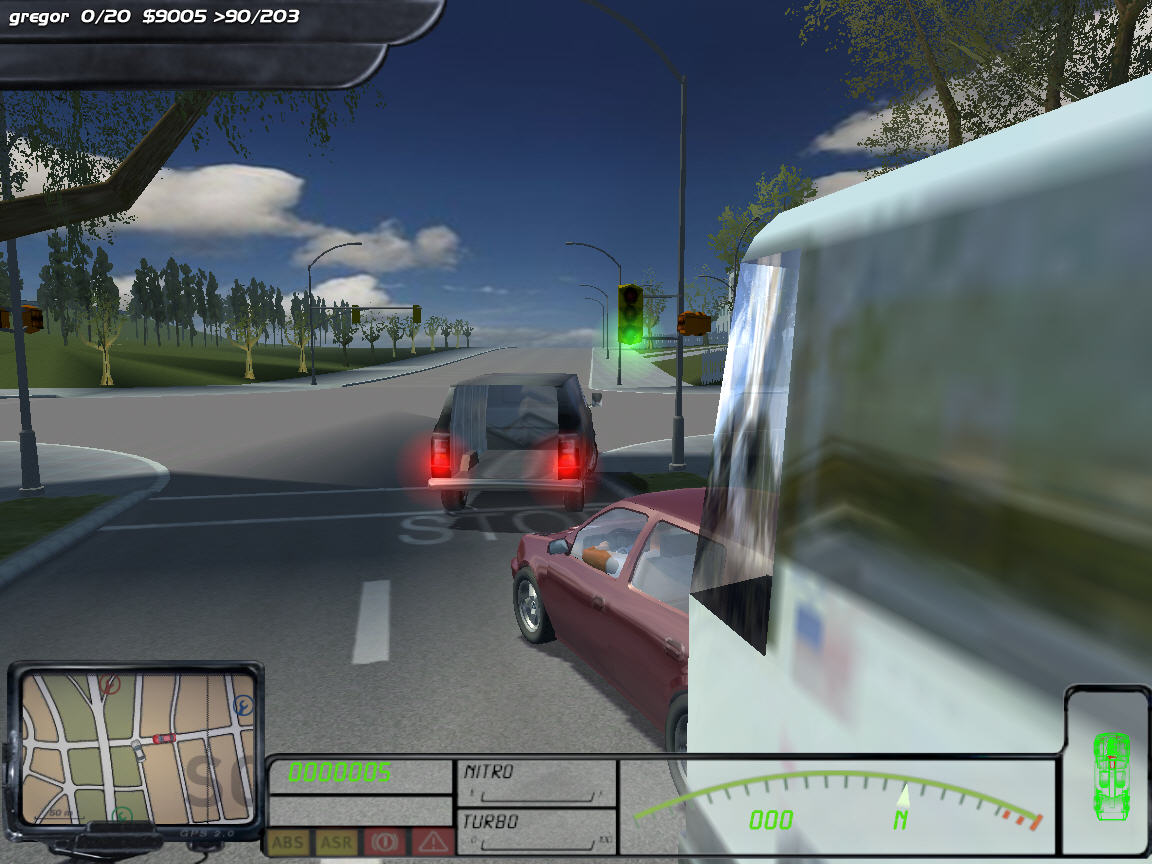Open the GPS minimap display

tap(138, 747)
